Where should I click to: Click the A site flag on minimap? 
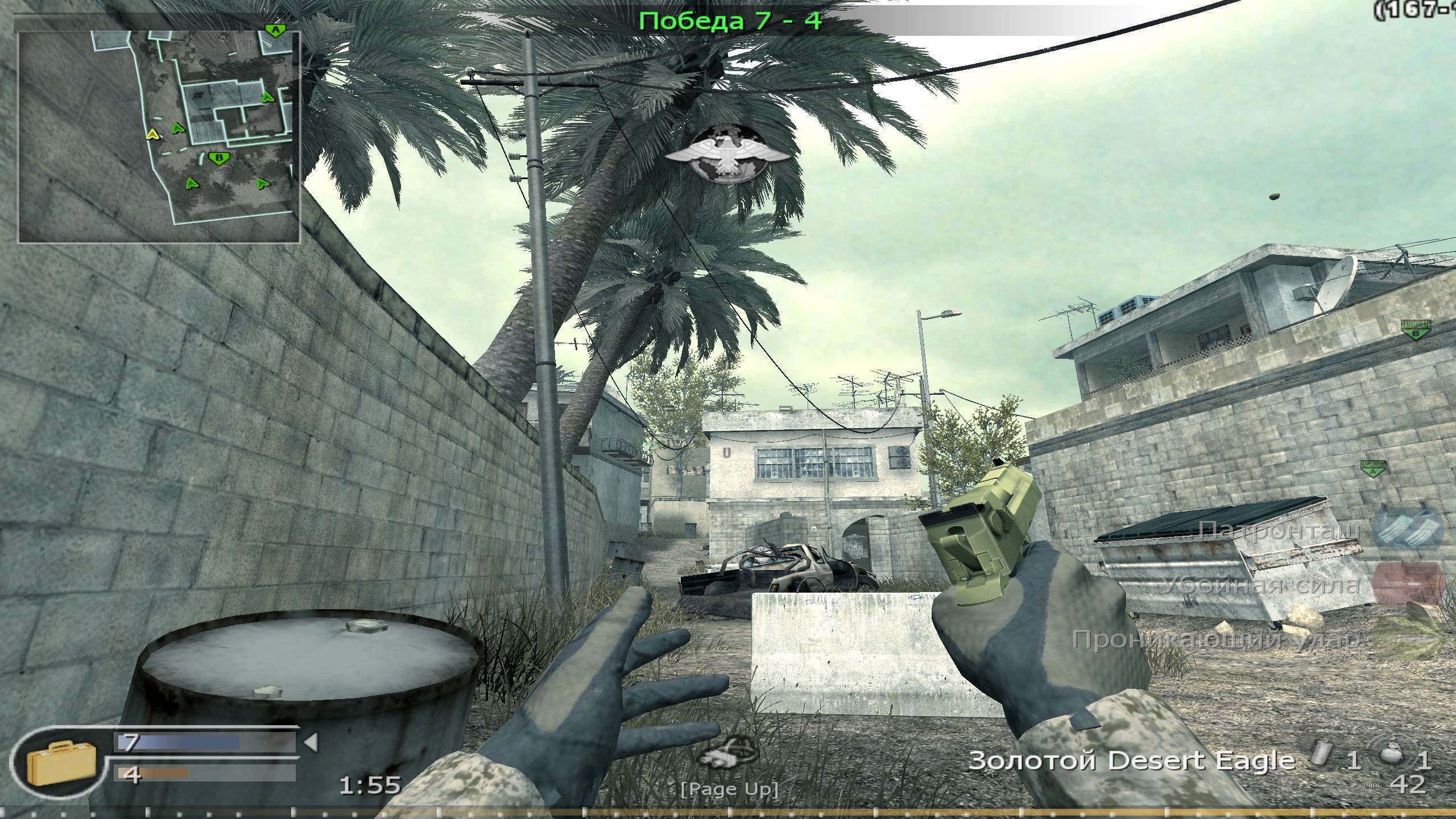[x=275, y=30]
